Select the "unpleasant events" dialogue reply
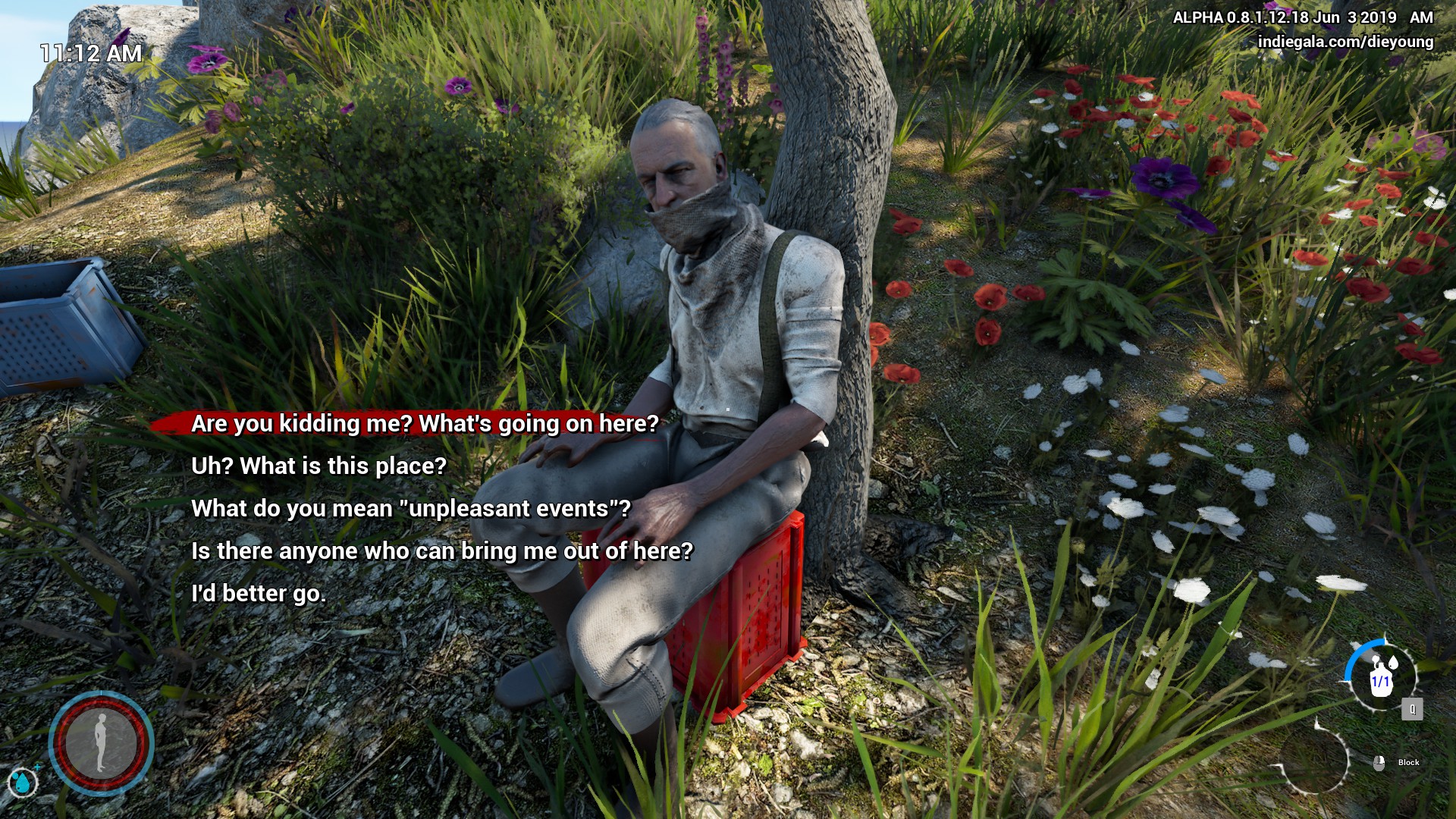The image size is (1456, 819). click(410, 508)
